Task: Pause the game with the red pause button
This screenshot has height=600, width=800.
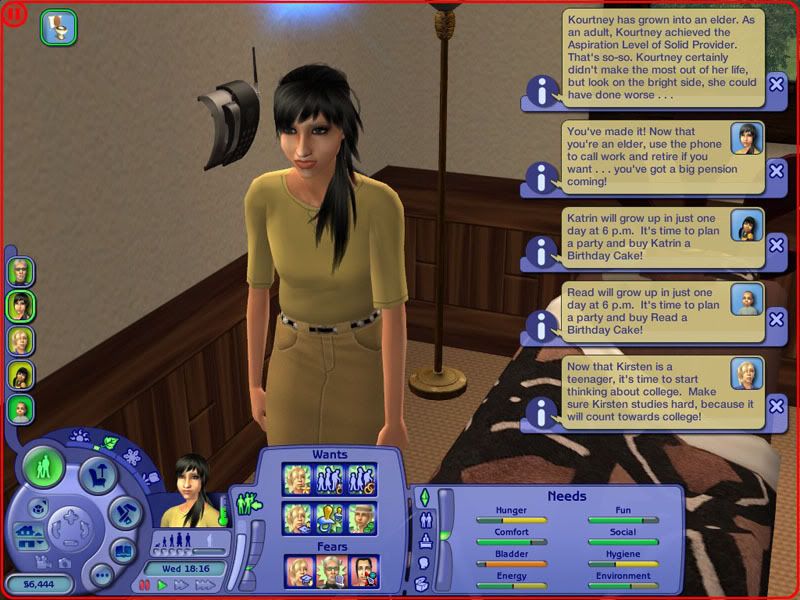Action: coord(144,584)
